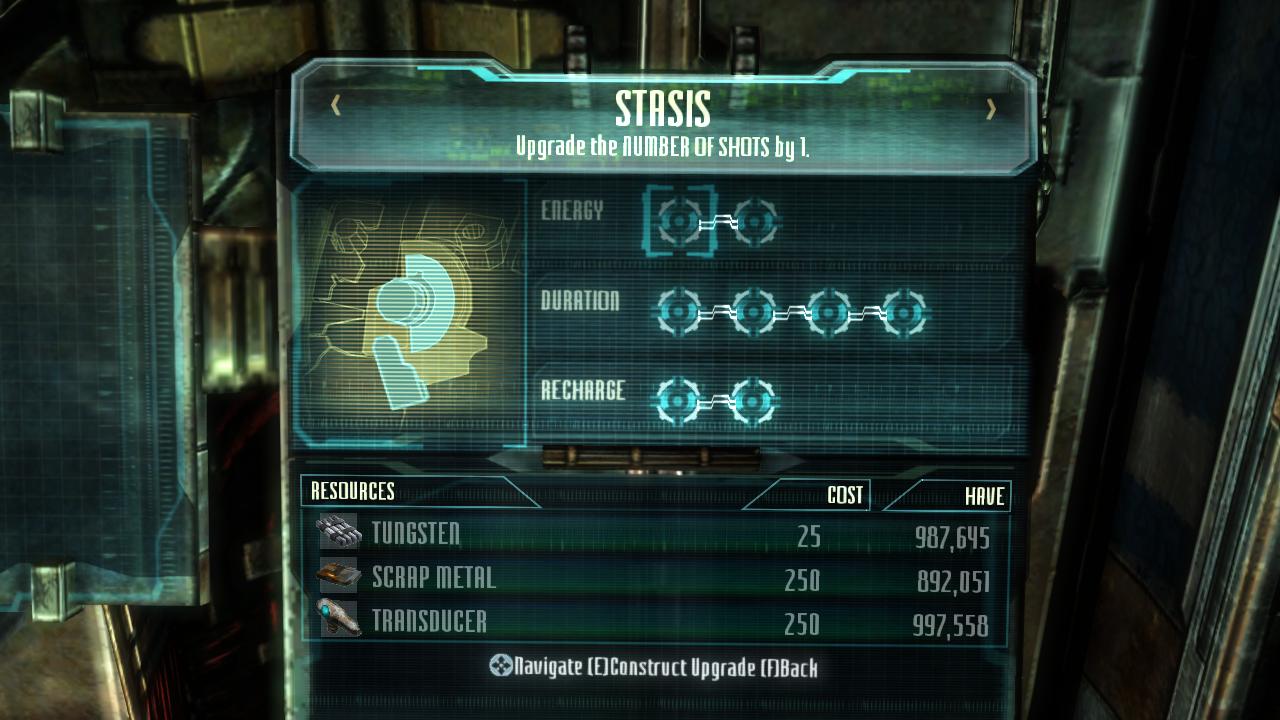The height and width of the screenshot is (720, 1280).
Task: Choose the second Recharge upgrade node
Action: 754,401
